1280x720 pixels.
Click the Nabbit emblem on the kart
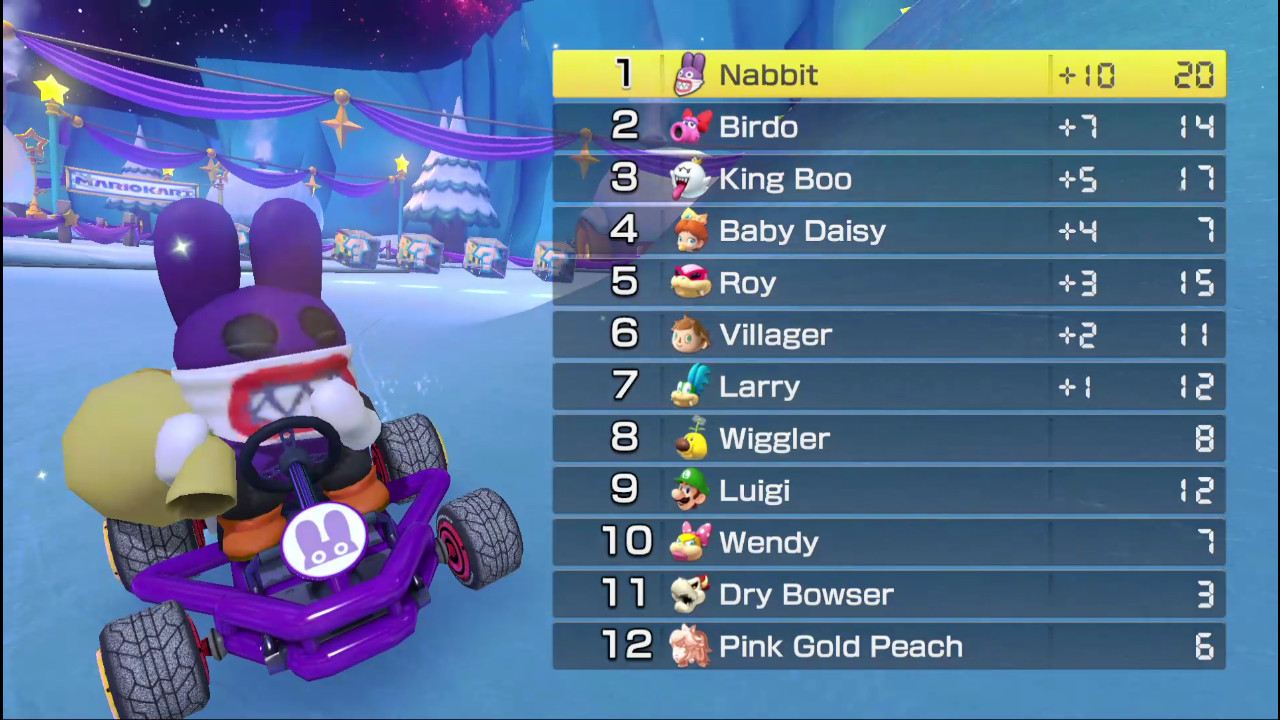[x=325, y=540]
